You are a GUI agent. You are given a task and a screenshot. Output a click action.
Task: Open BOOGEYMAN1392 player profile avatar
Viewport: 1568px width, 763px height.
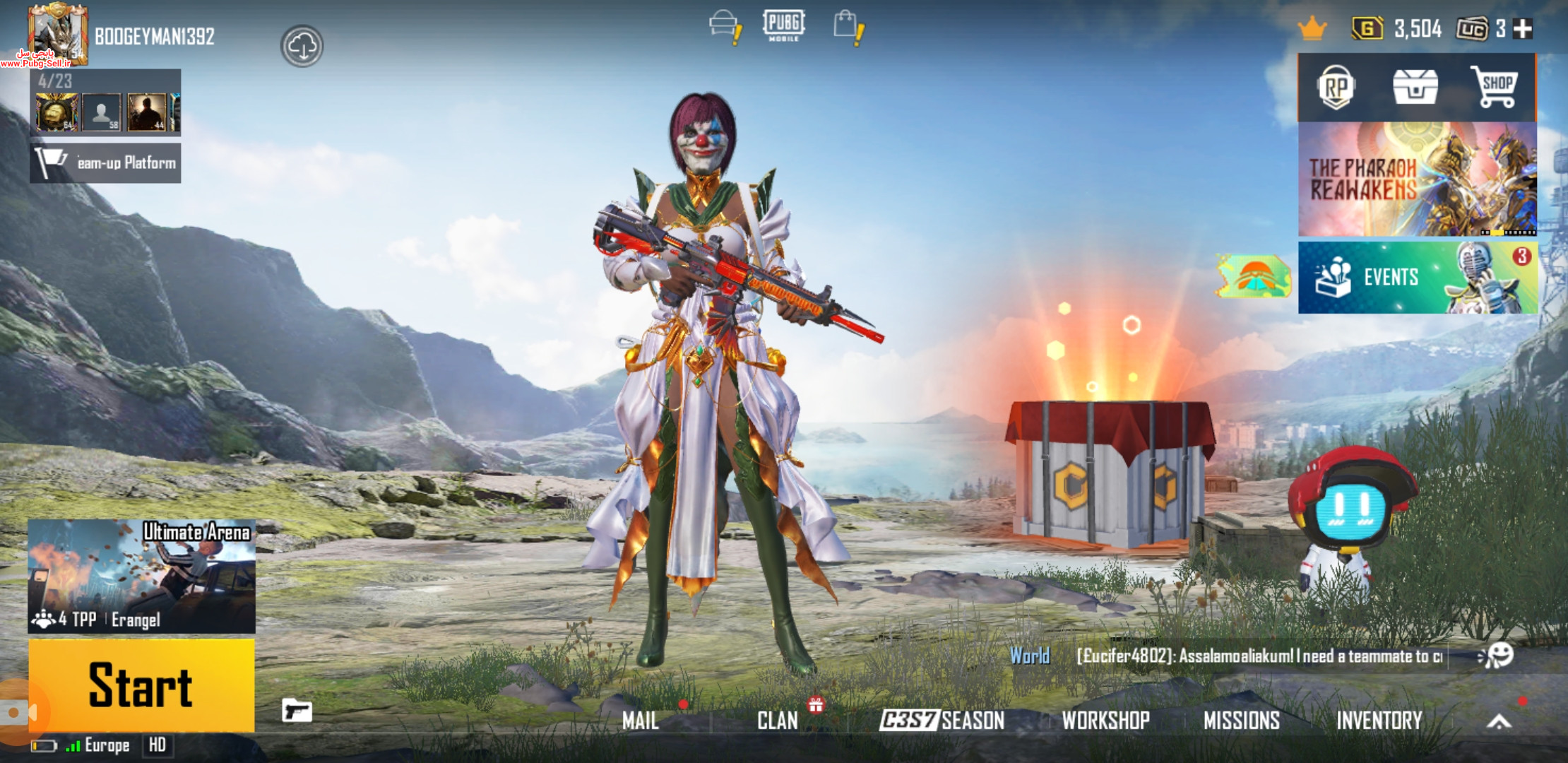[57, 34]
